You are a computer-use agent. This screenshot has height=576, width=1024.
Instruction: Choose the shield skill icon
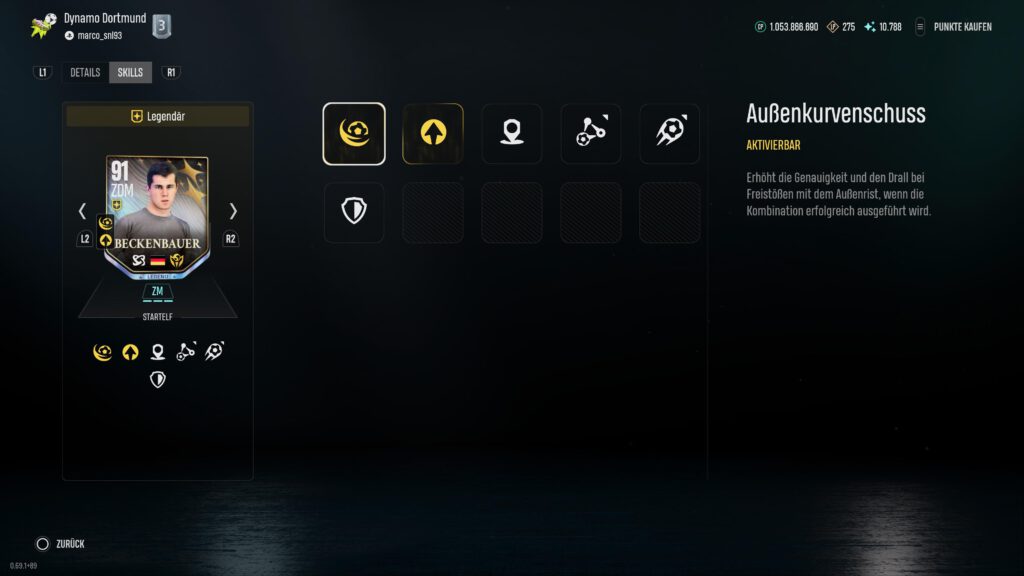pyautogui.click(x=354, y=211)
